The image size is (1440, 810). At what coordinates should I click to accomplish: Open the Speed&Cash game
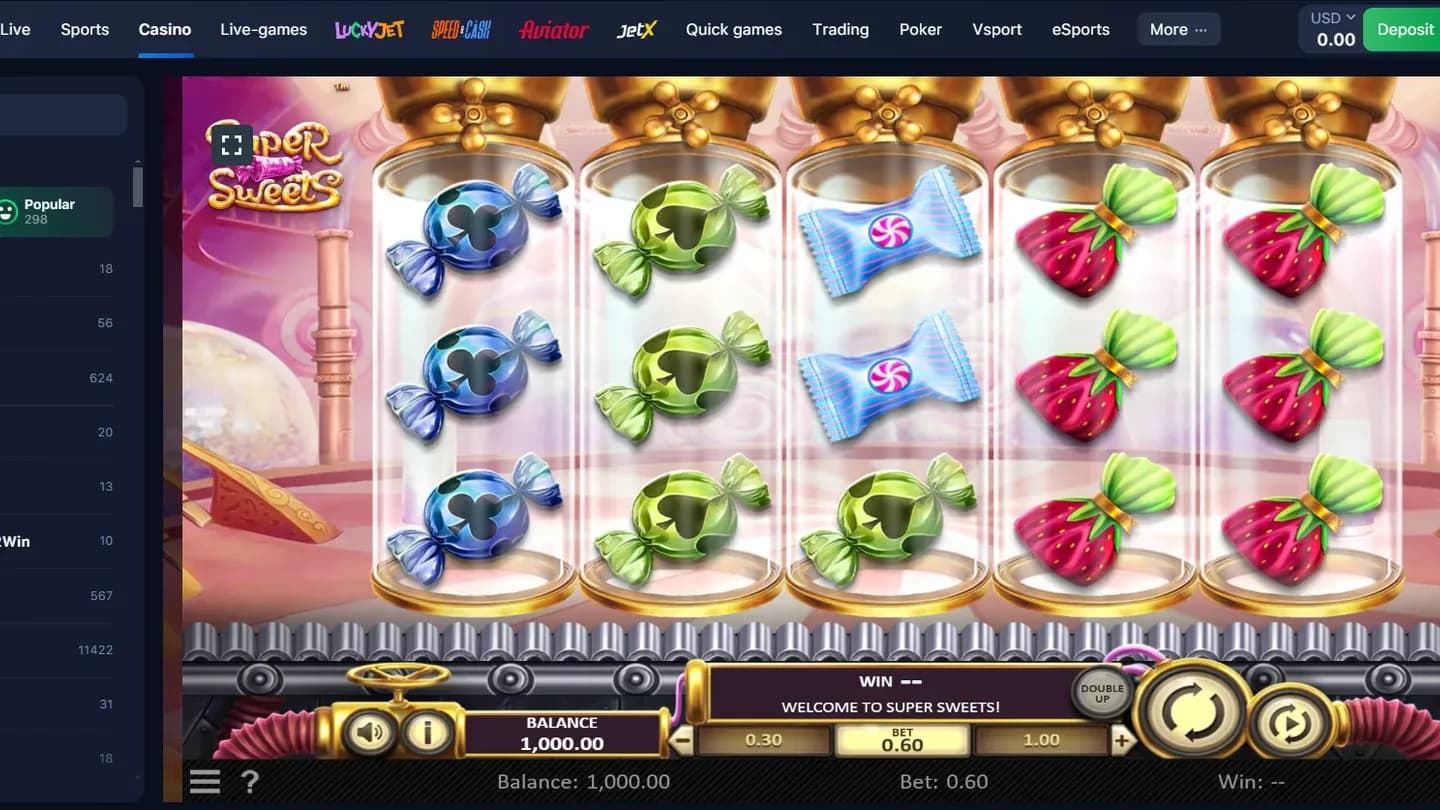point(461,29)
